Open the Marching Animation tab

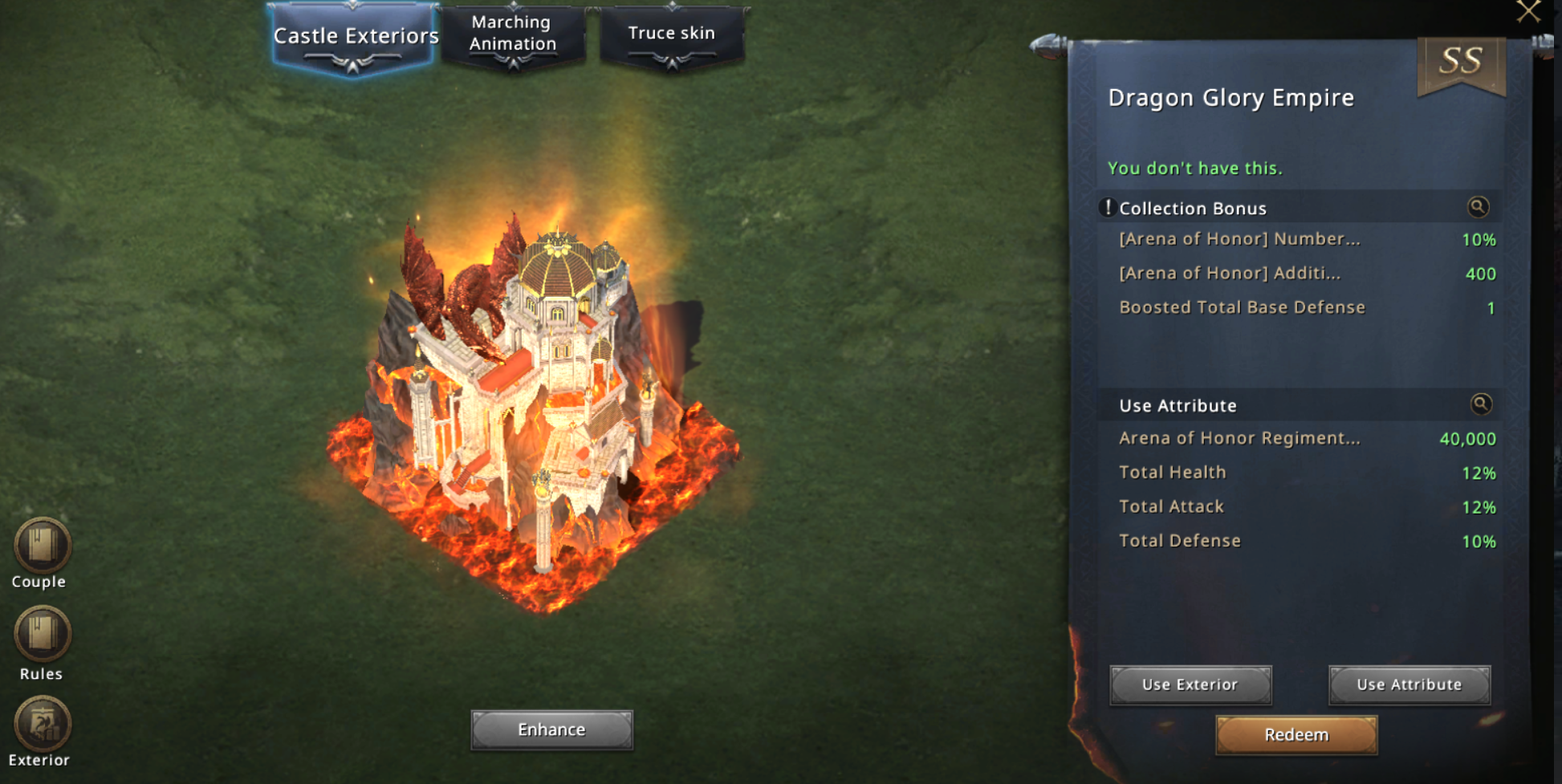click(x=513, y=34)
